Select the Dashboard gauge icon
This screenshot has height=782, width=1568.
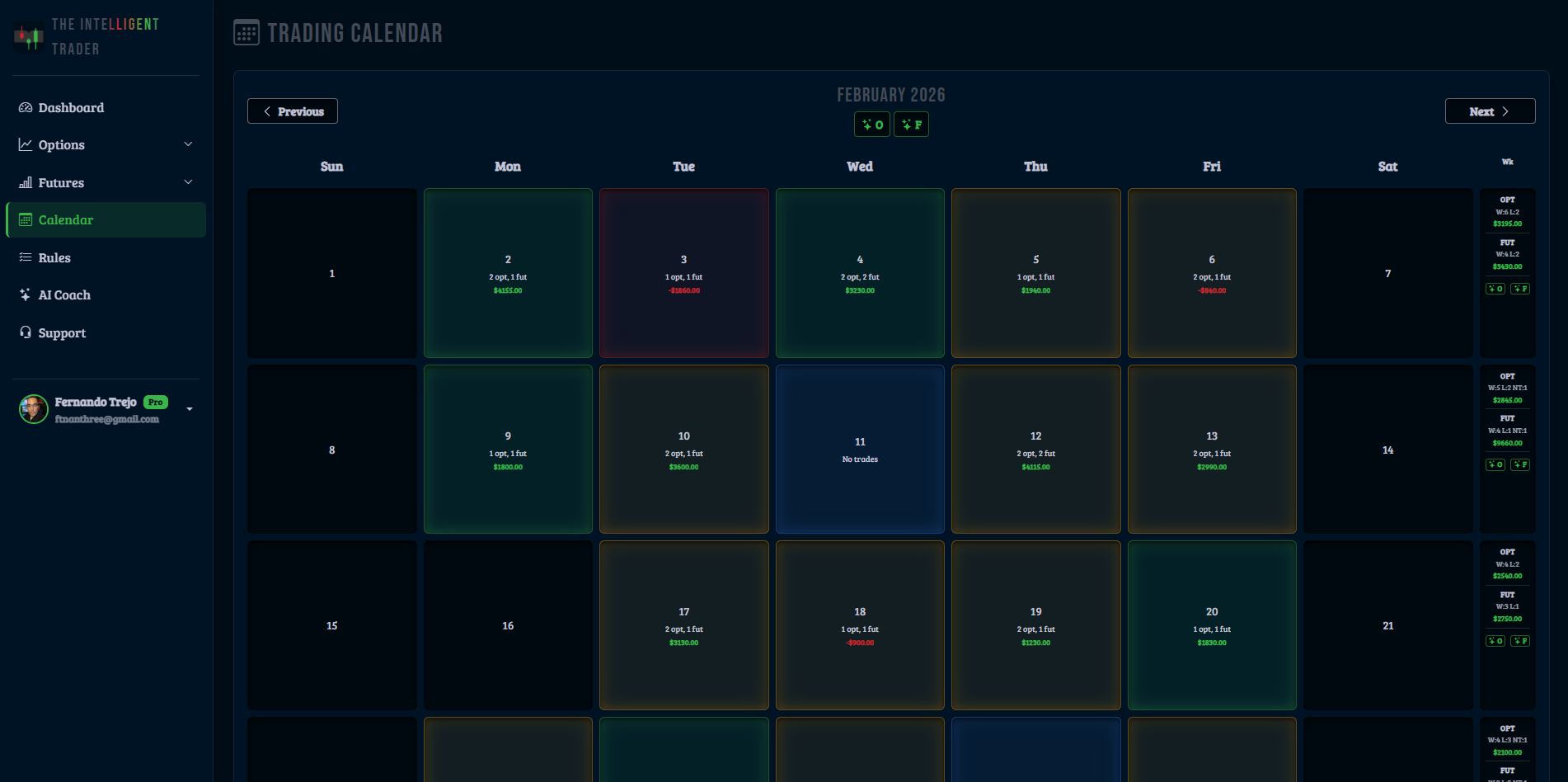[x=26, y=107]
